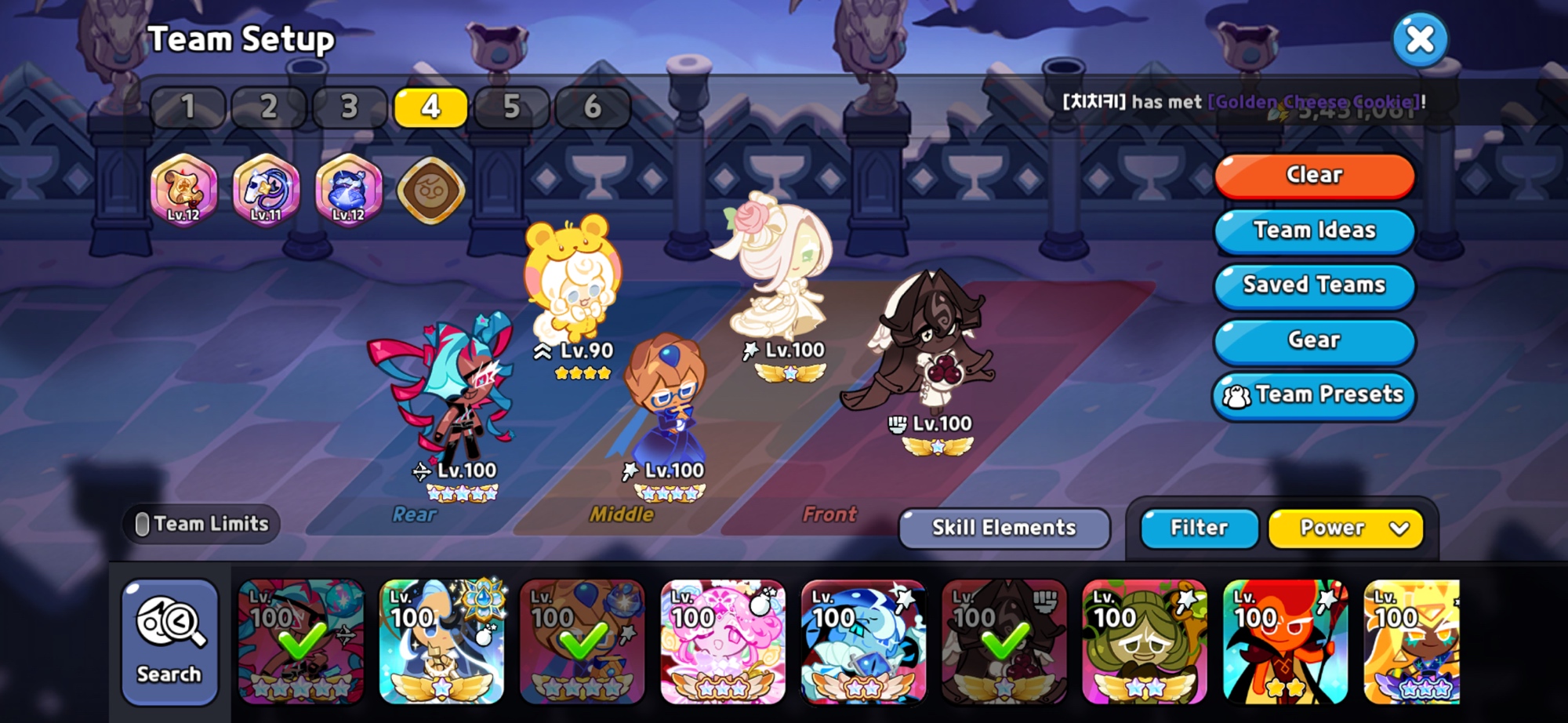This screenshot has width=1568, height=723.
Task: Toggle Team Limits
Action: [x=202, y=524]
